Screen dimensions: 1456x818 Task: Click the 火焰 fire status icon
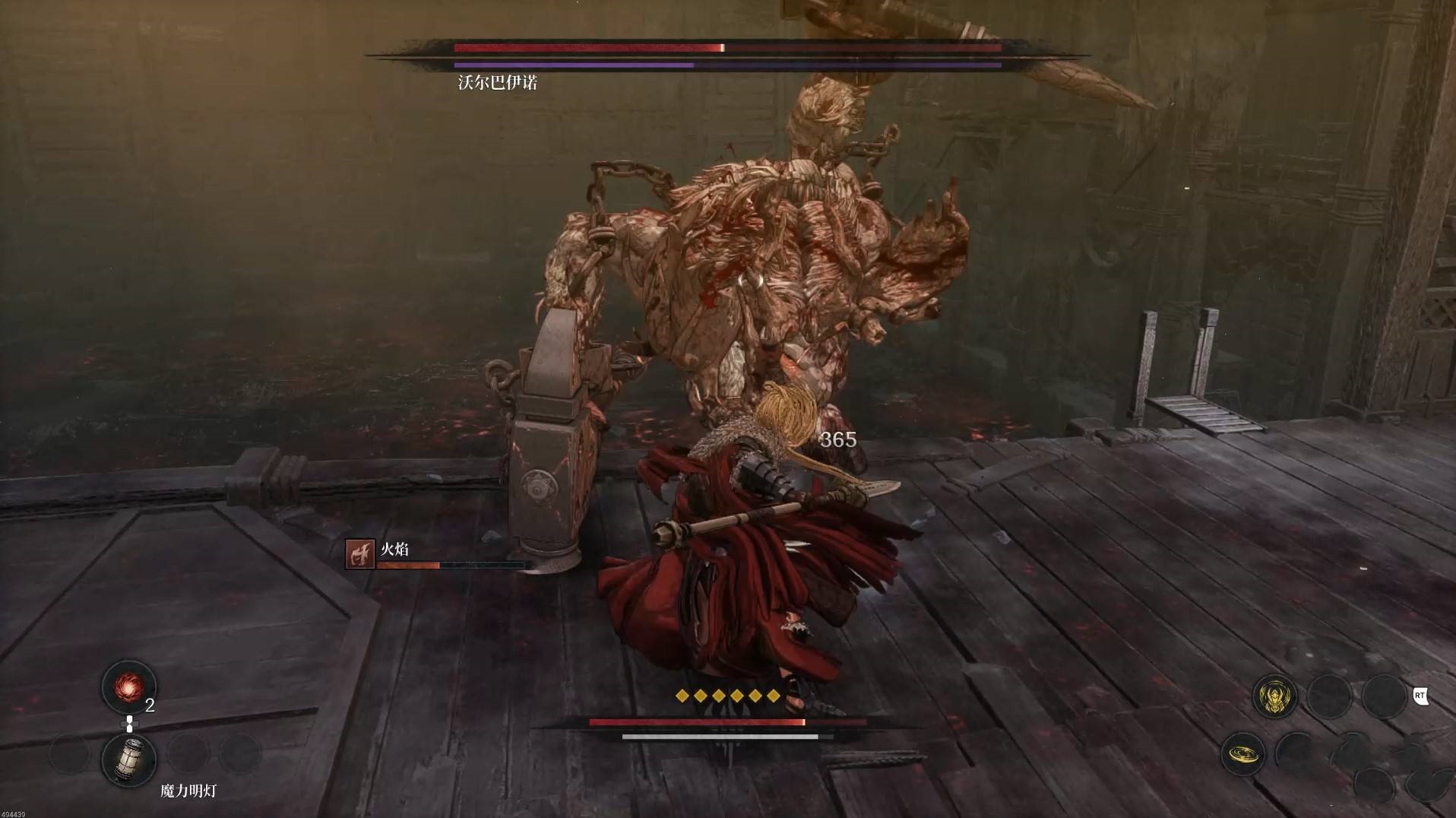(x=360, y=554)
